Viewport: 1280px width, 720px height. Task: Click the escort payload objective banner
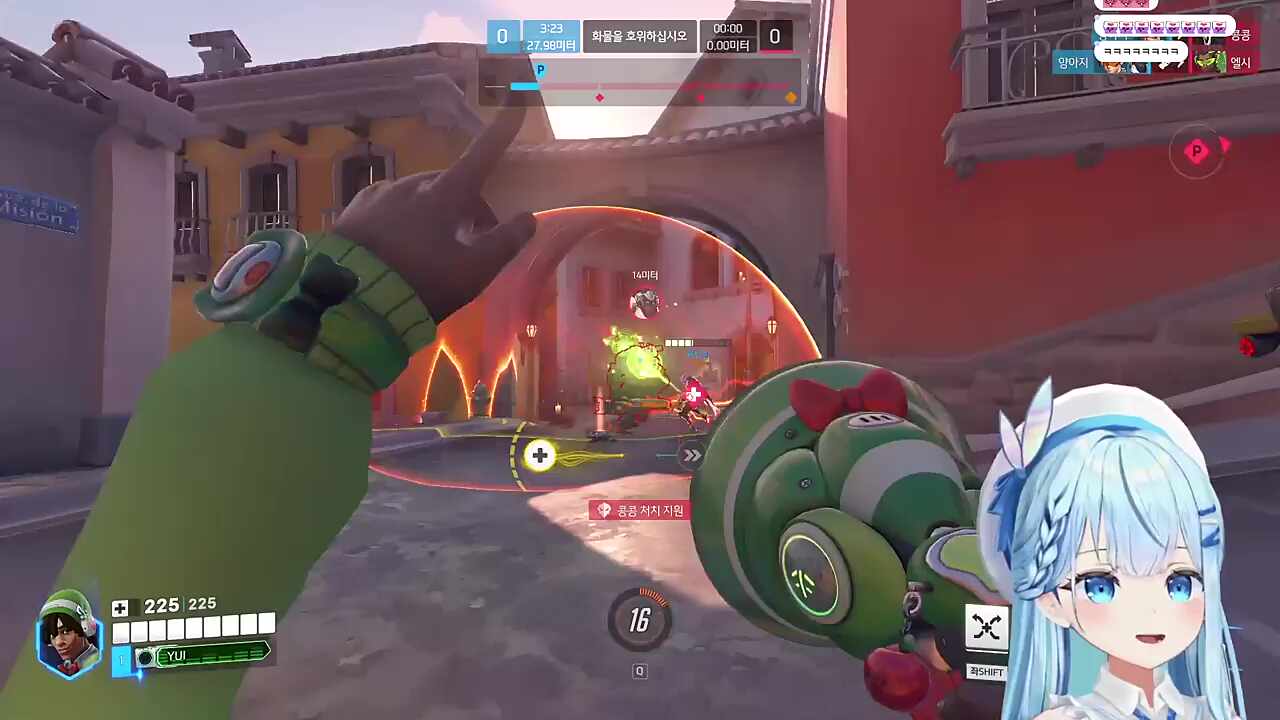point(639,37)
